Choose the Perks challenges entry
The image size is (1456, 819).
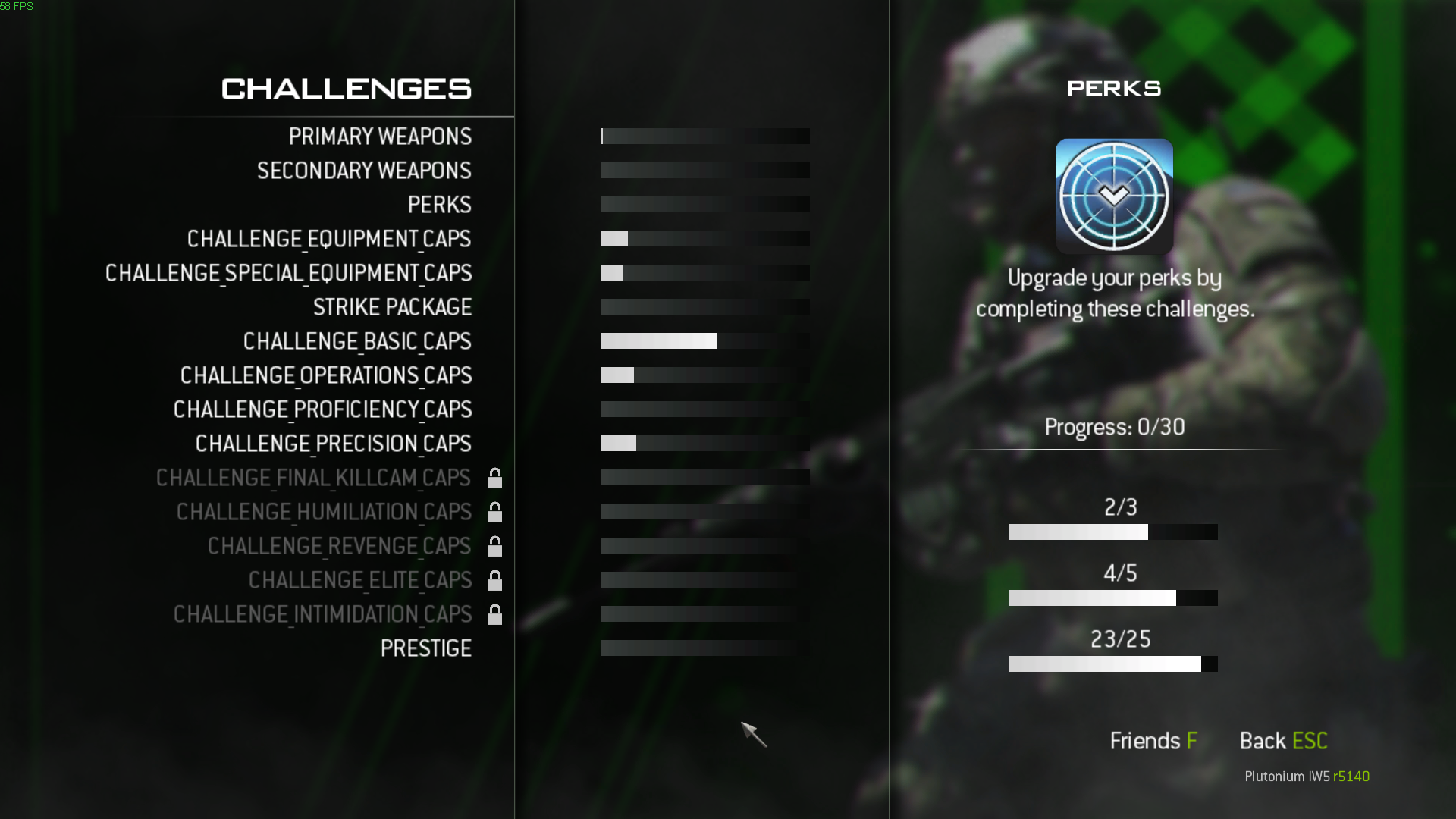coord(439,205)
